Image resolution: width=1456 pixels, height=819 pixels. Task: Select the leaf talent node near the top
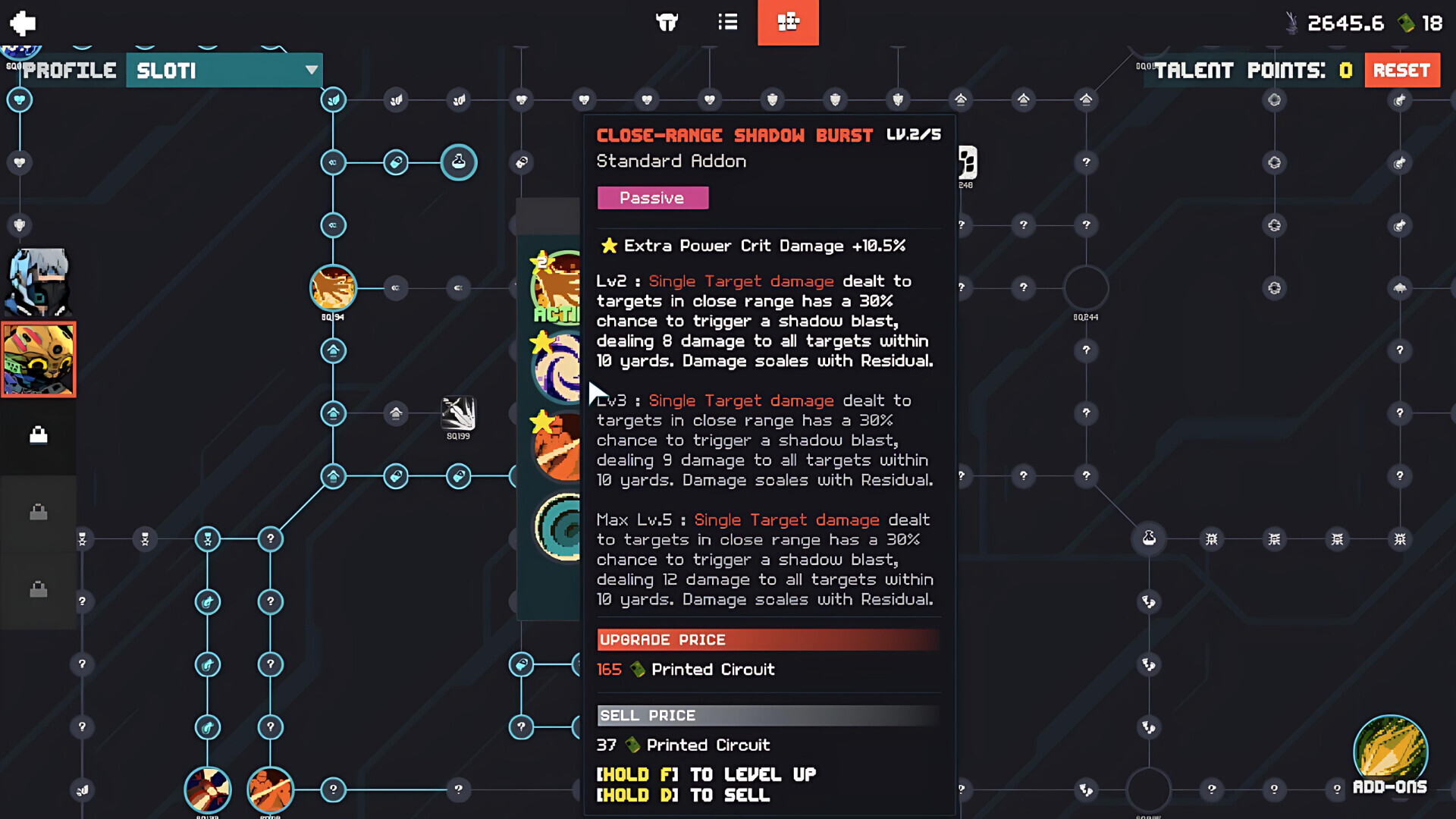[333, 99]
